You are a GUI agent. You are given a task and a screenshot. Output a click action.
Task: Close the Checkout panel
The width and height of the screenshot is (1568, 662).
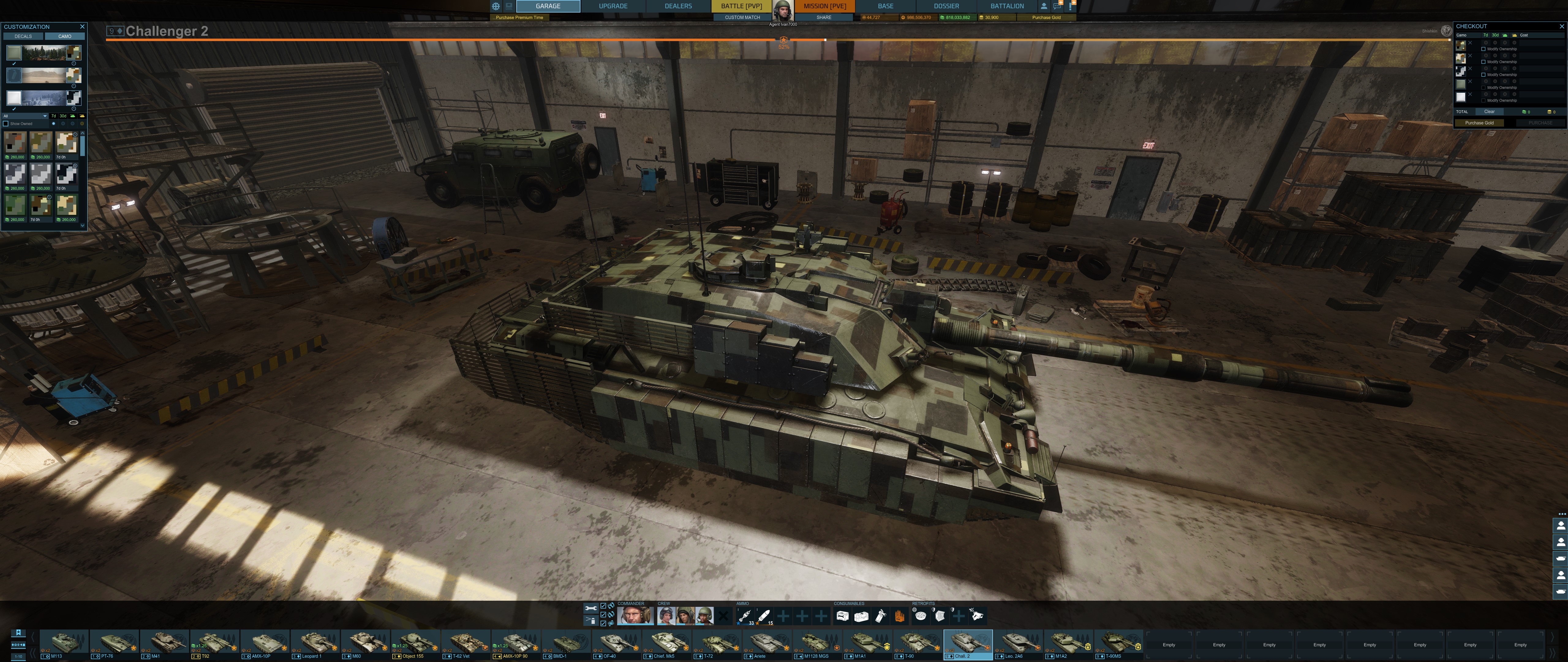(1561, 27)
